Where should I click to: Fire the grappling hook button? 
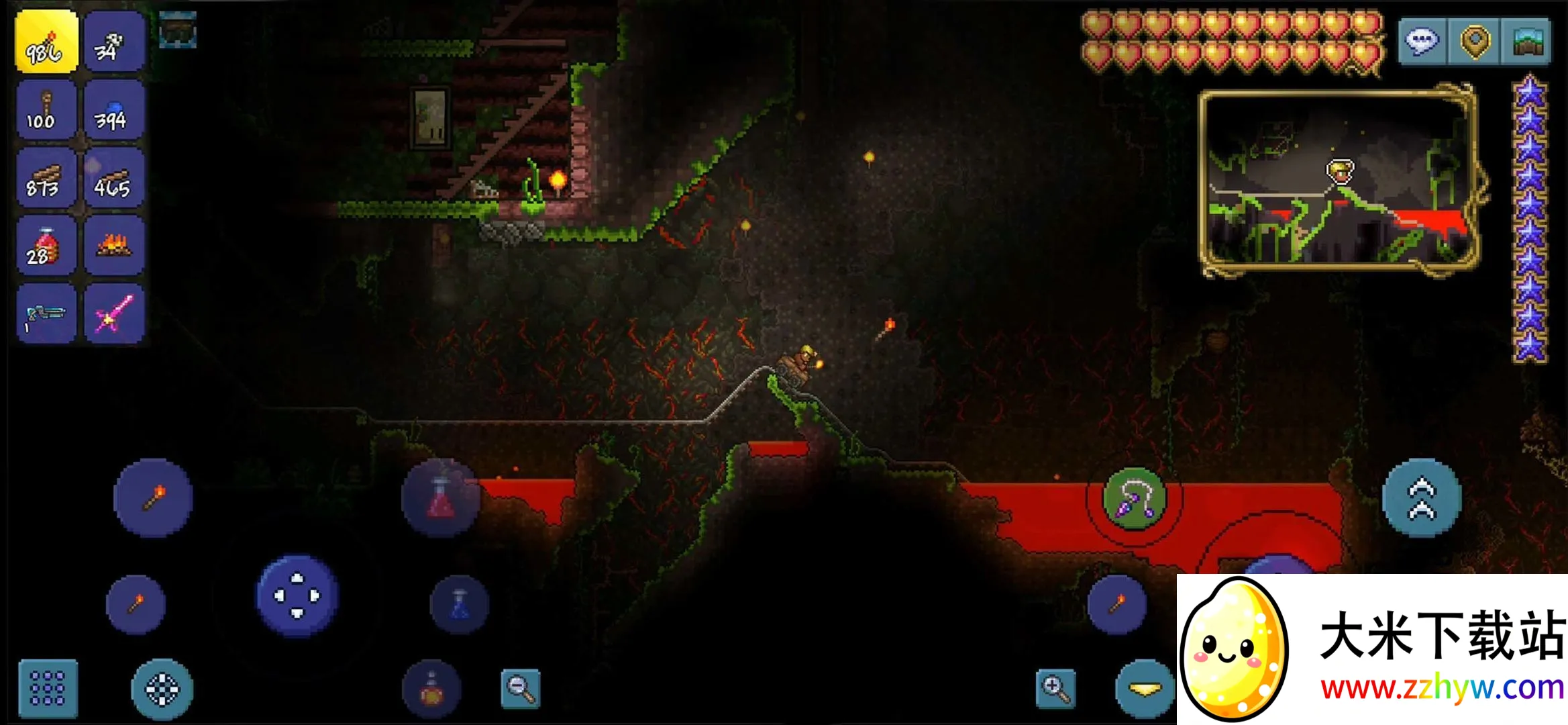[1134, 498]
